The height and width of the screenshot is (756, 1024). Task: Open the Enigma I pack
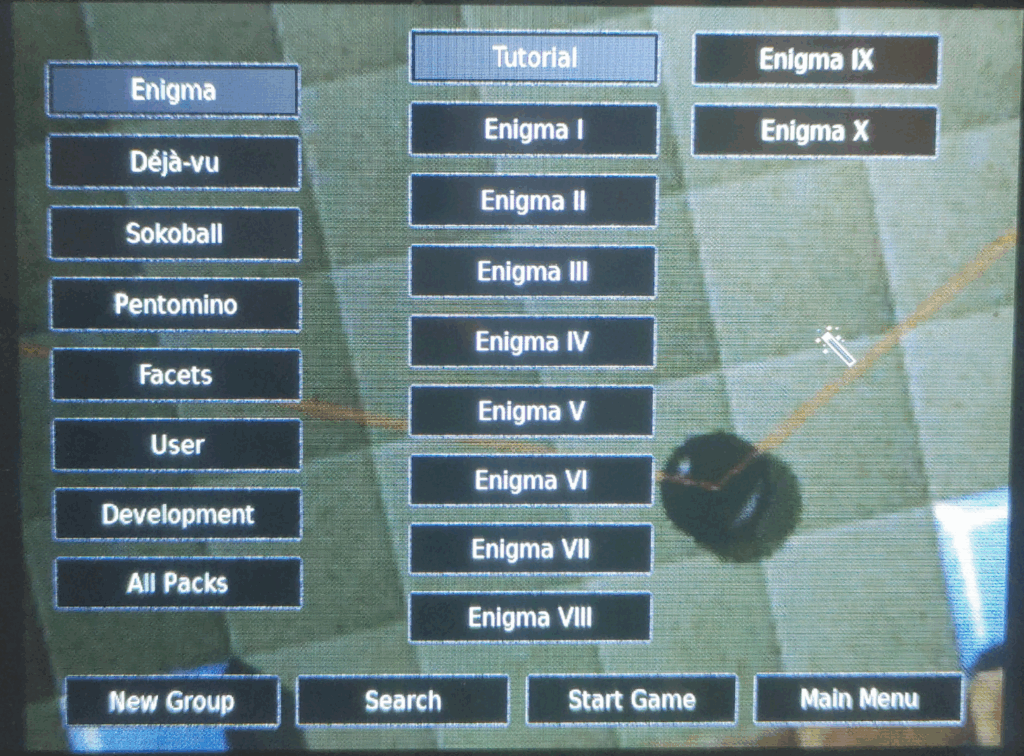click(534, 130)
